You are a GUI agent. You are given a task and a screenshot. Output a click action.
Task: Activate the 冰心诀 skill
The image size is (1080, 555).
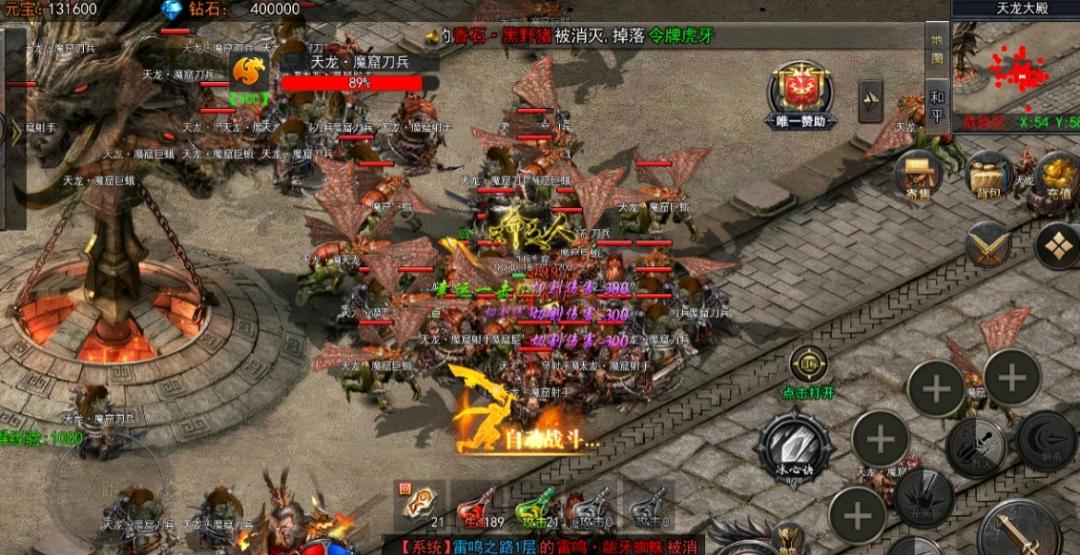pos(795,446)
